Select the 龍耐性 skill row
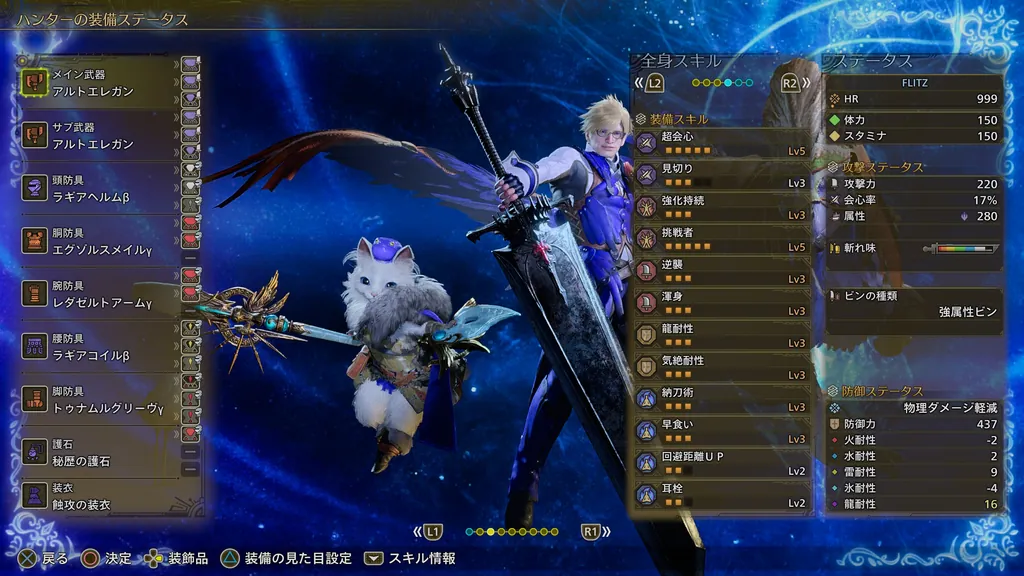 click(722, 334)
